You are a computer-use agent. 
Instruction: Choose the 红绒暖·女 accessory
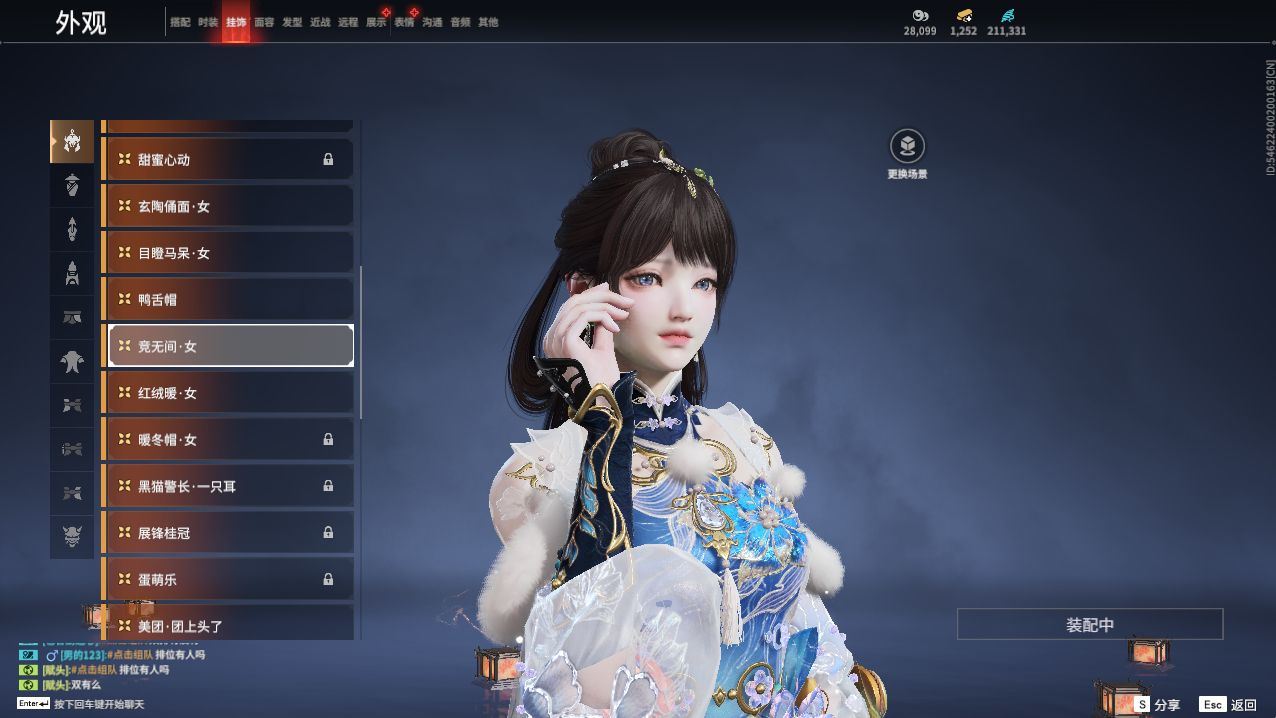(x=228, y=393)
